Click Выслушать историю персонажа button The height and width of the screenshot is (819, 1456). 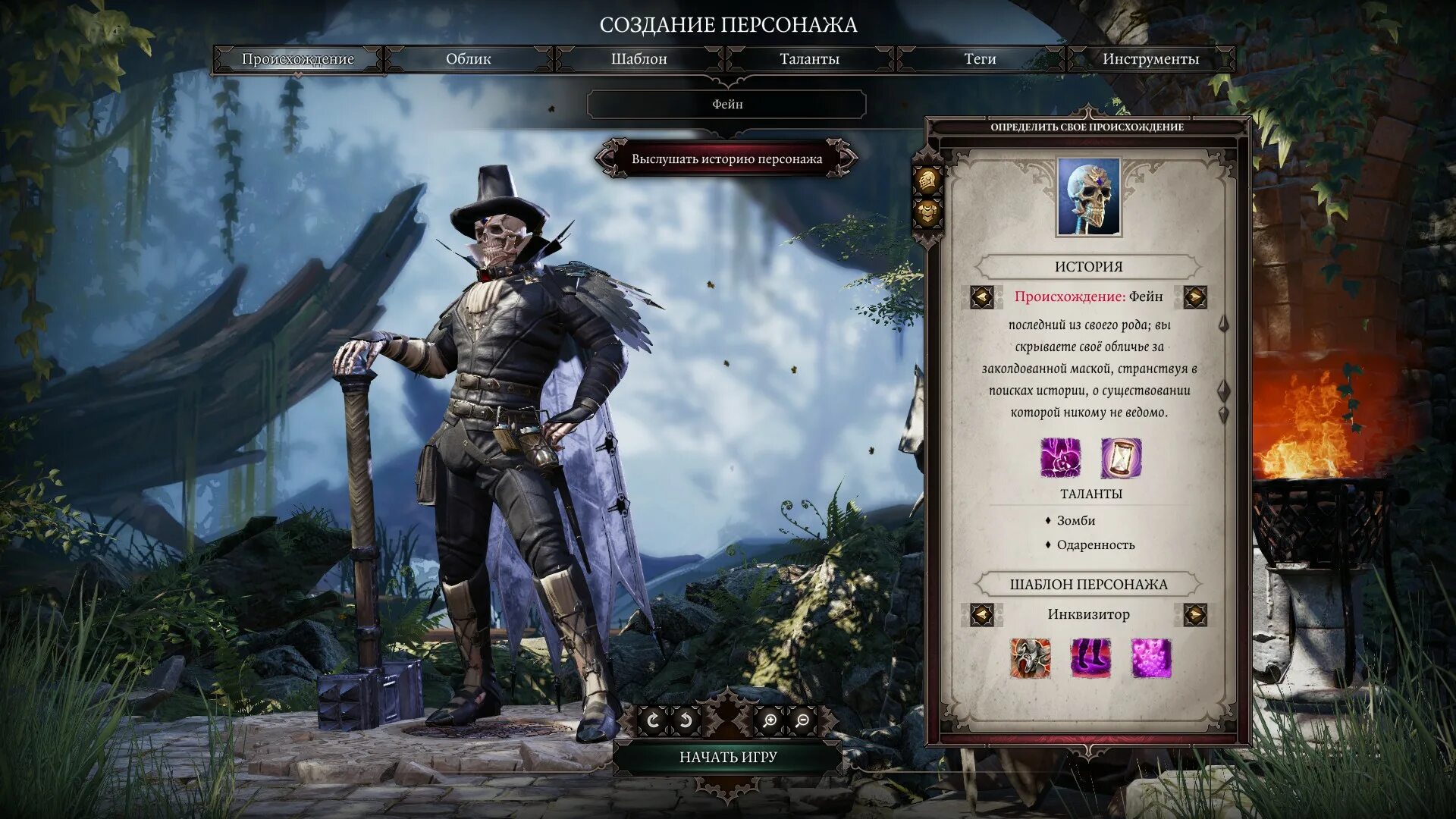(x=726, y=159)
